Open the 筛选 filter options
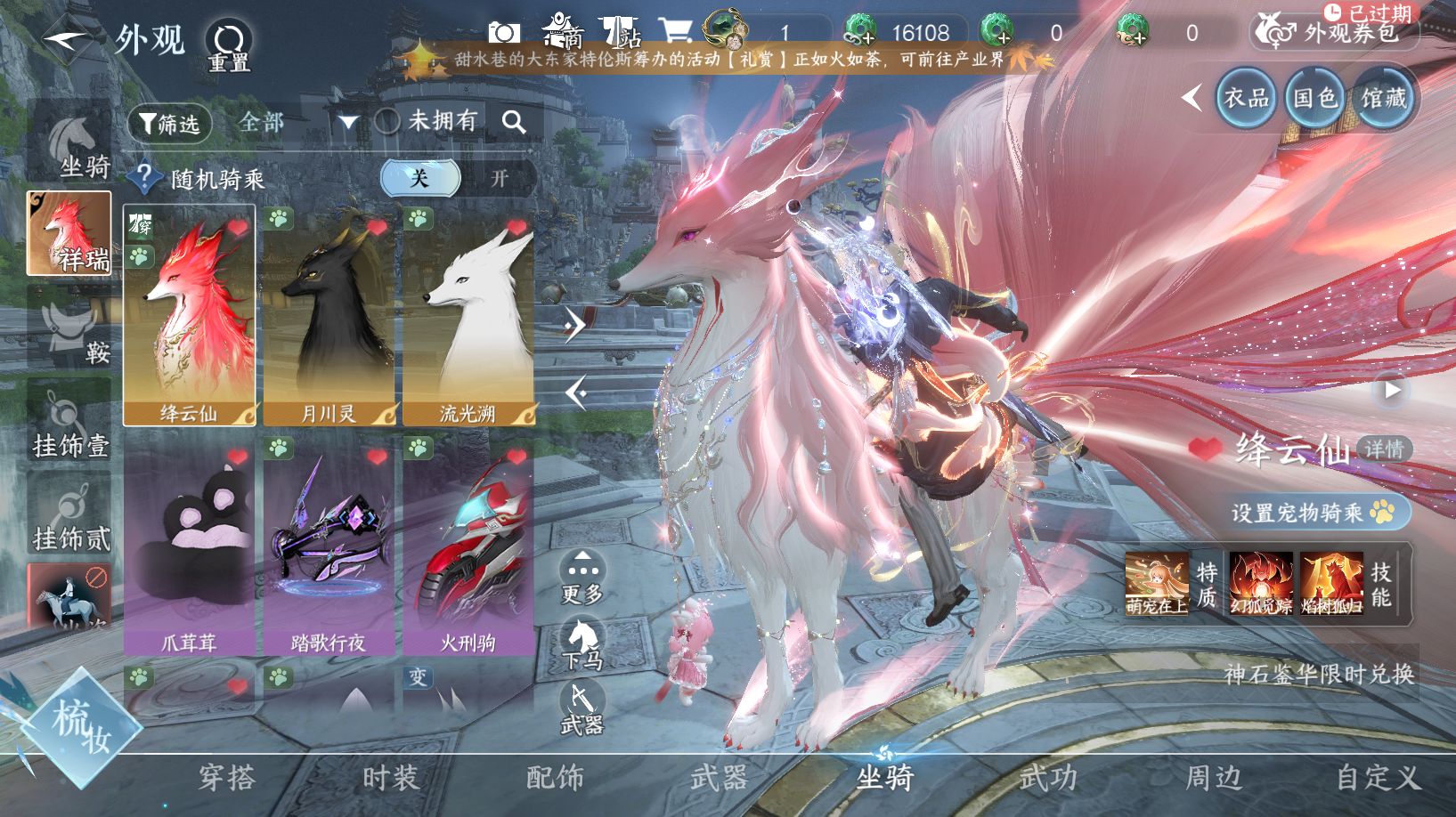Viewport: 1456px width, 817px height. [x=169, y=124]
